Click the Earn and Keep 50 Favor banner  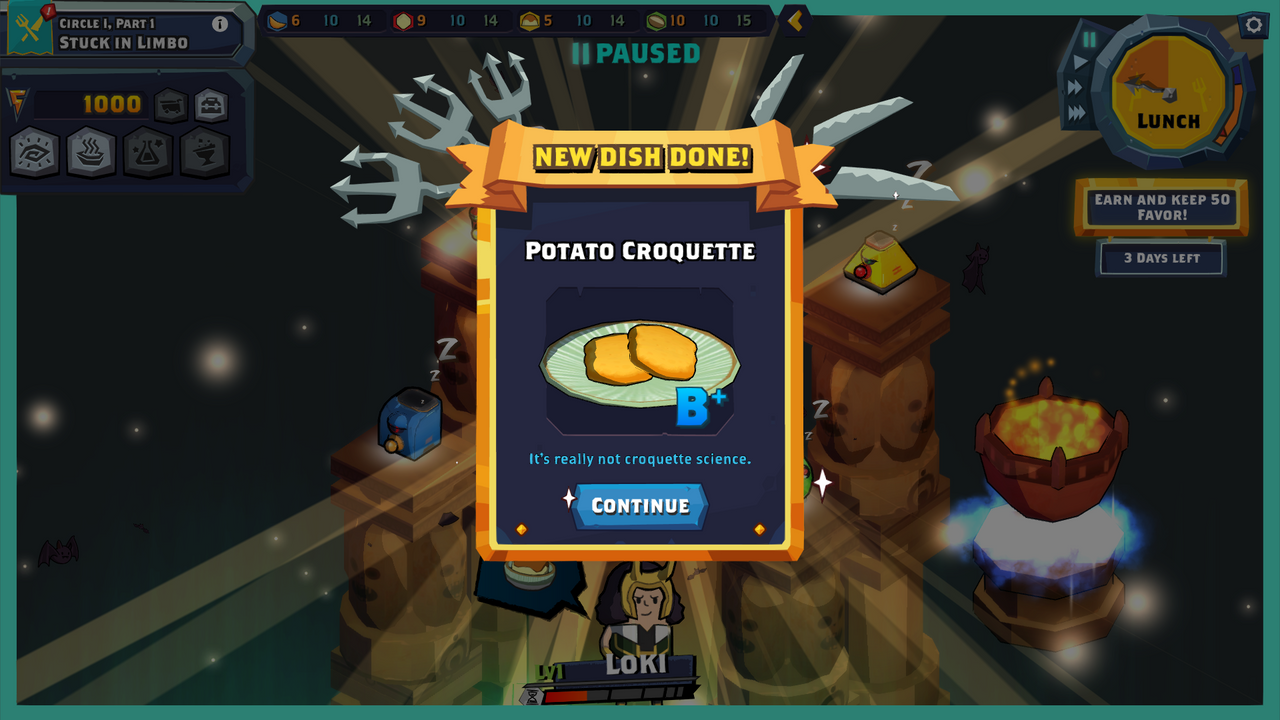[x=1161, y=206]
